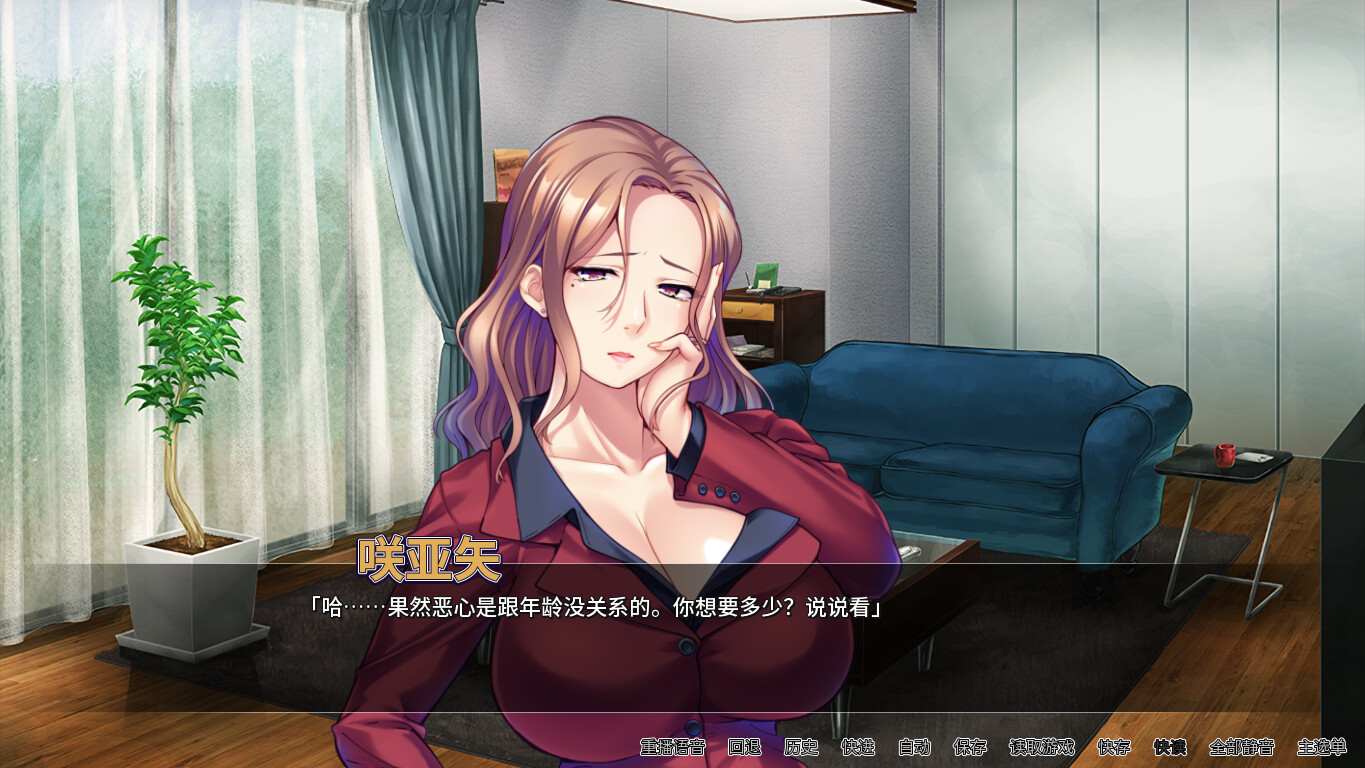1365x768 pixels.
Task: Open the 历史 dialogue history log
Action: click(801, 747)
